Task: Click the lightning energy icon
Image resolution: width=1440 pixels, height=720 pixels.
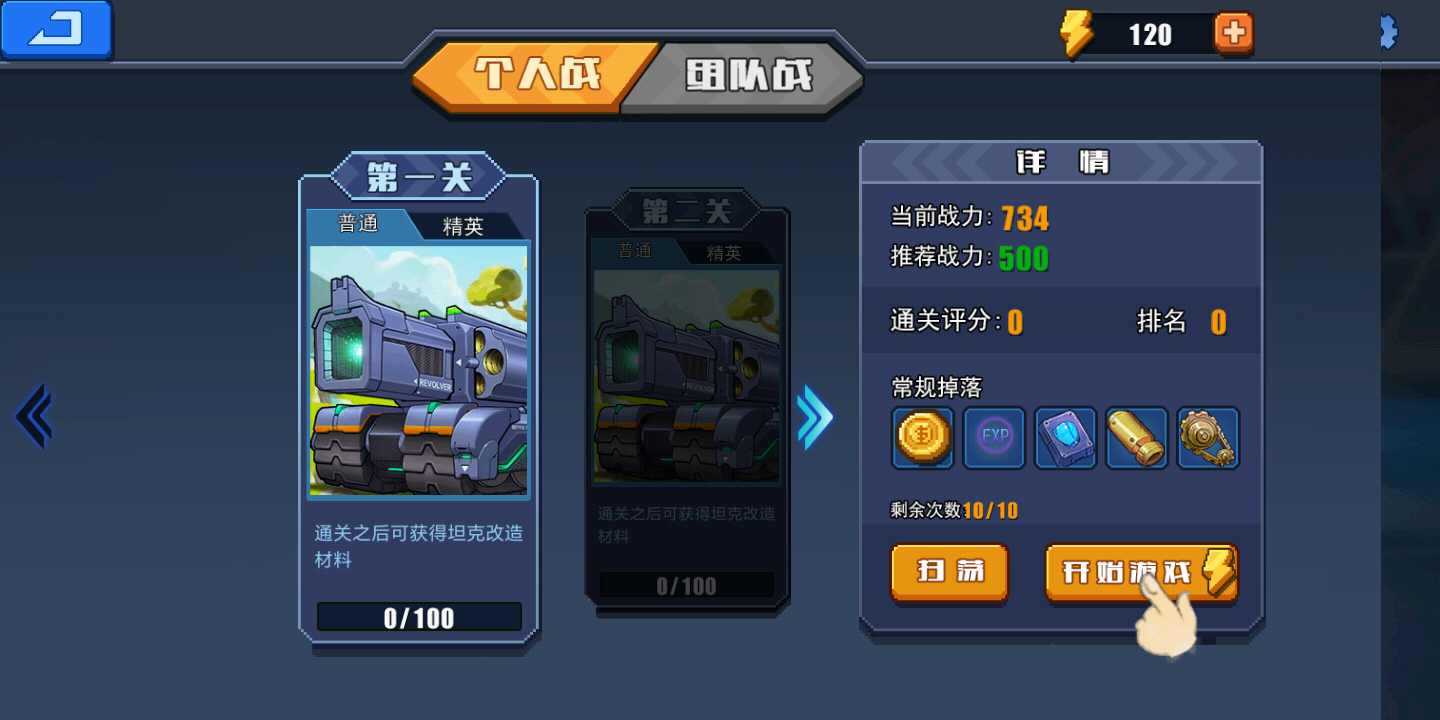Action: click(x=1076, y=32)
